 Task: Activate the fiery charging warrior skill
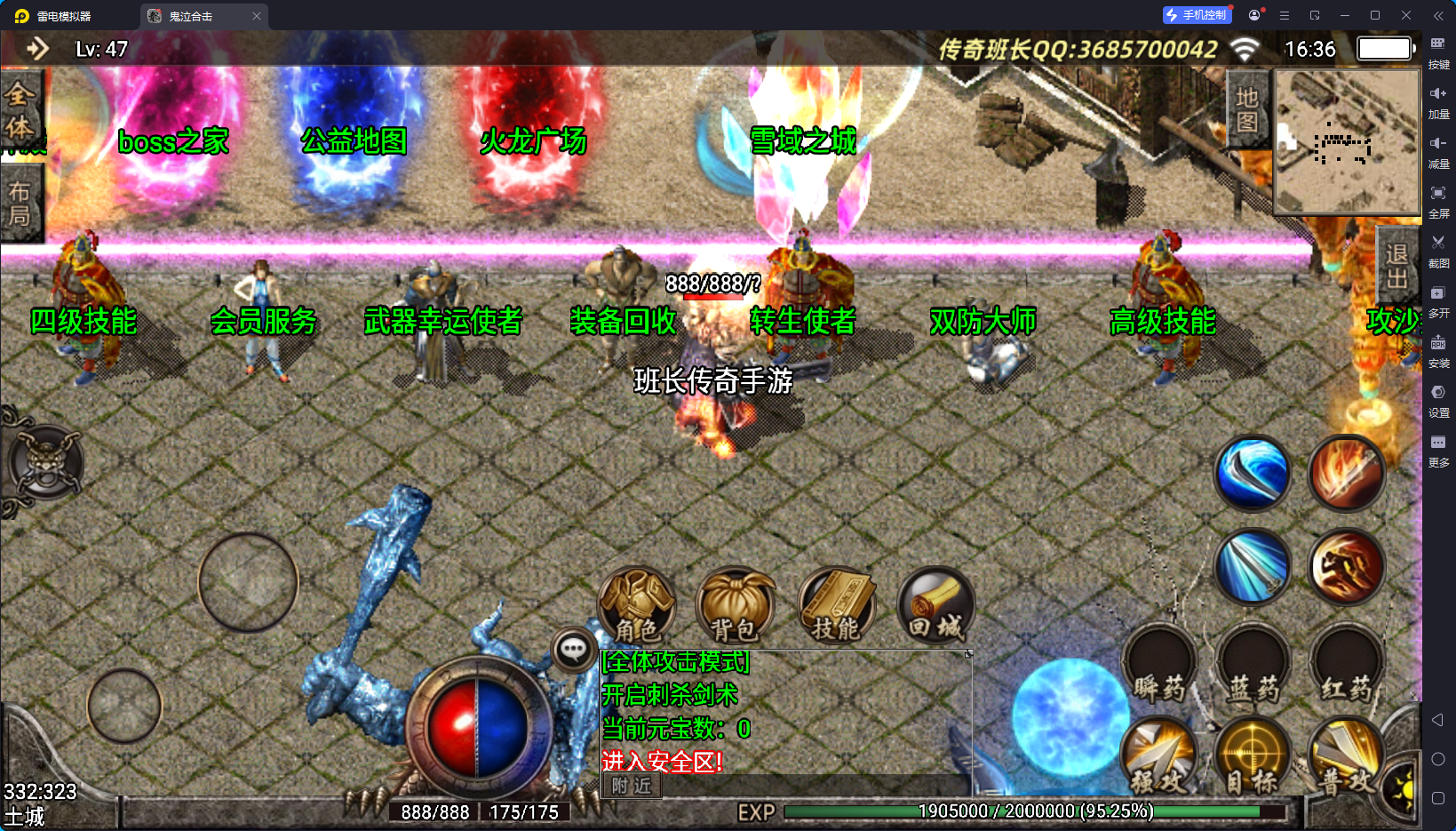(1347, 567)
